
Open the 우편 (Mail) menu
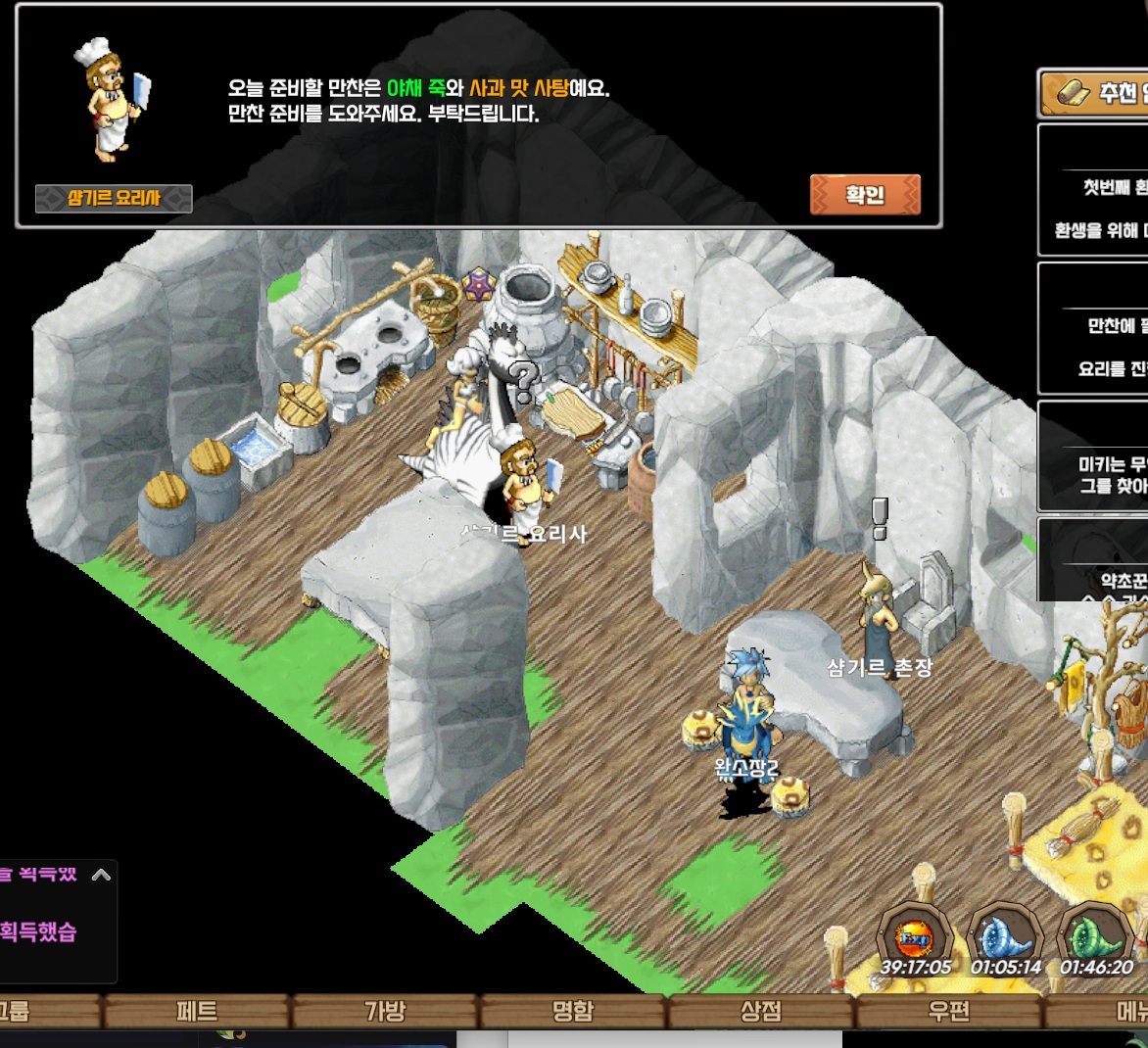coord(948,1011)
